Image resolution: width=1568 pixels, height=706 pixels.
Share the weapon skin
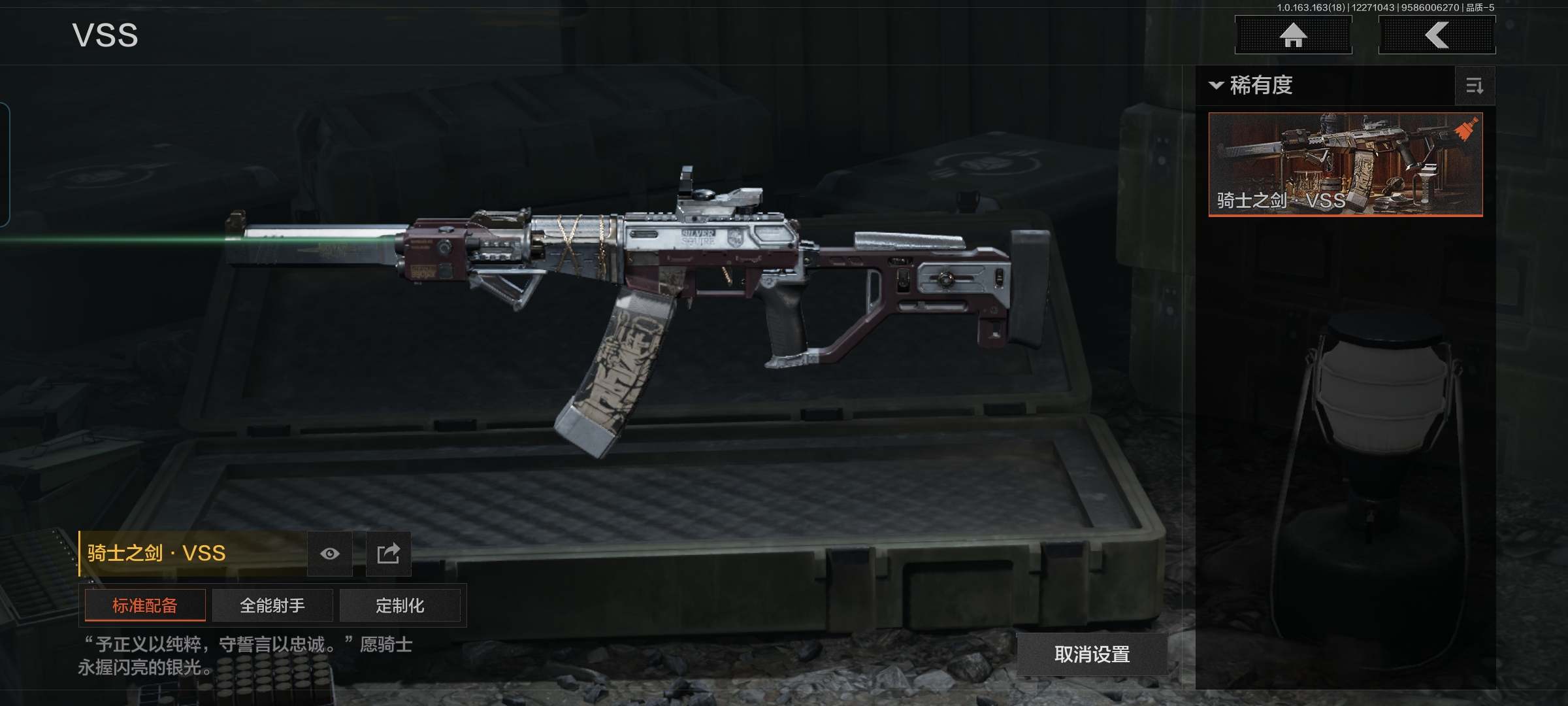[x=388, y=554]
